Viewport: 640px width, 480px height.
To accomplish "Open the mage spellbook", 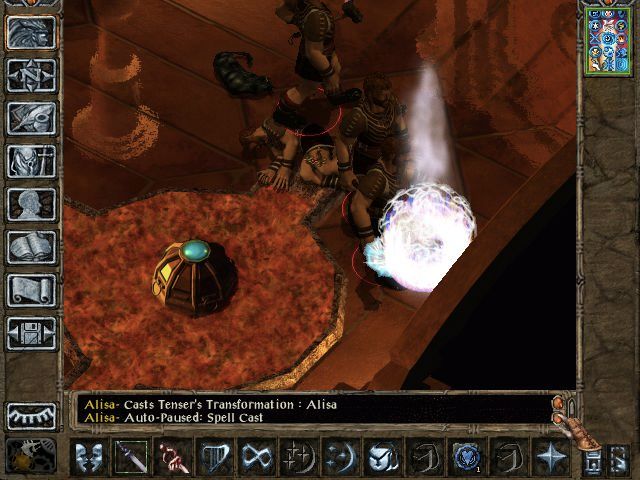I will point(31,246).
